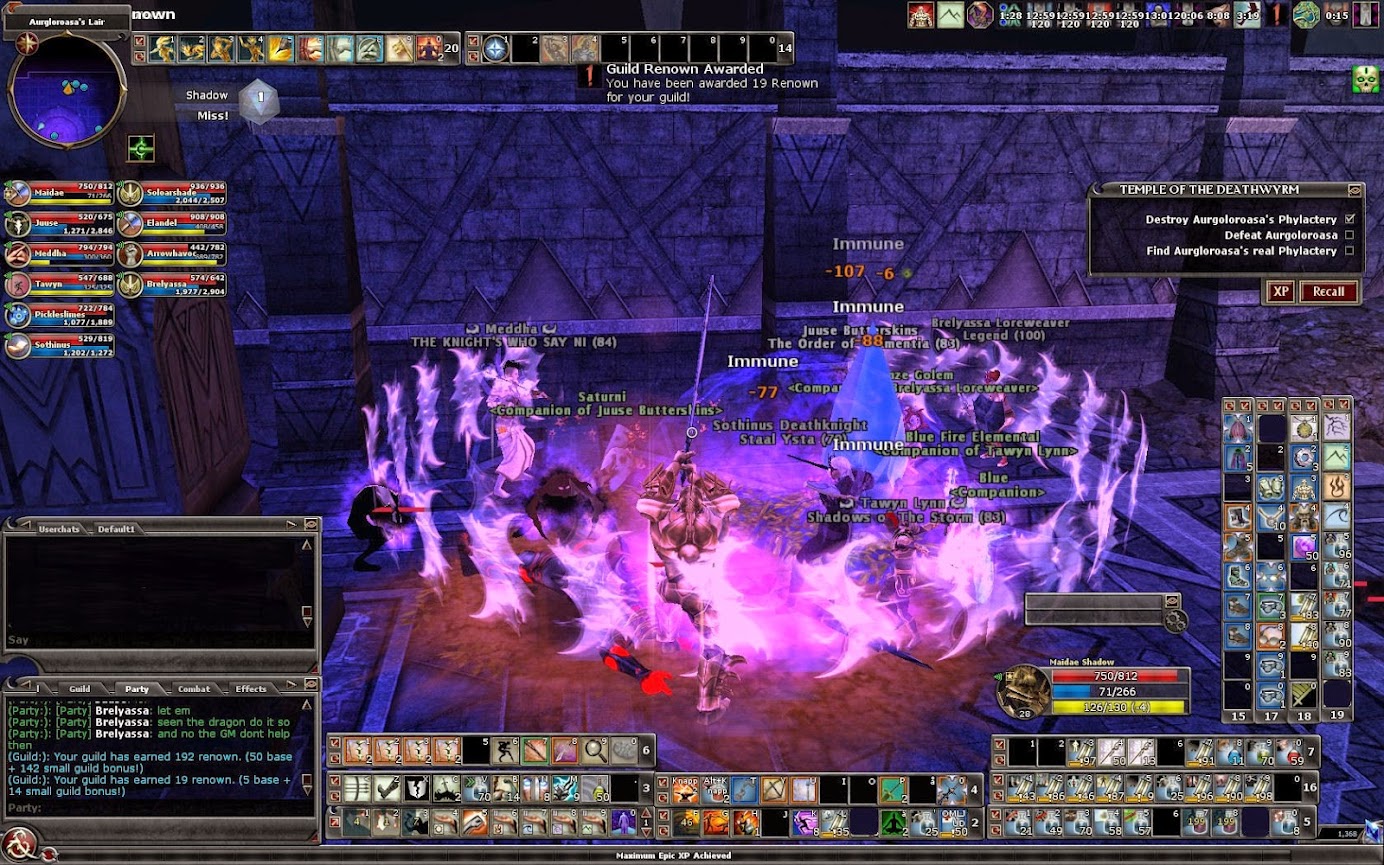The image size is (1384, 865).
Task: Switch to the Combat chat tab
Action: (x=193, y=688)
